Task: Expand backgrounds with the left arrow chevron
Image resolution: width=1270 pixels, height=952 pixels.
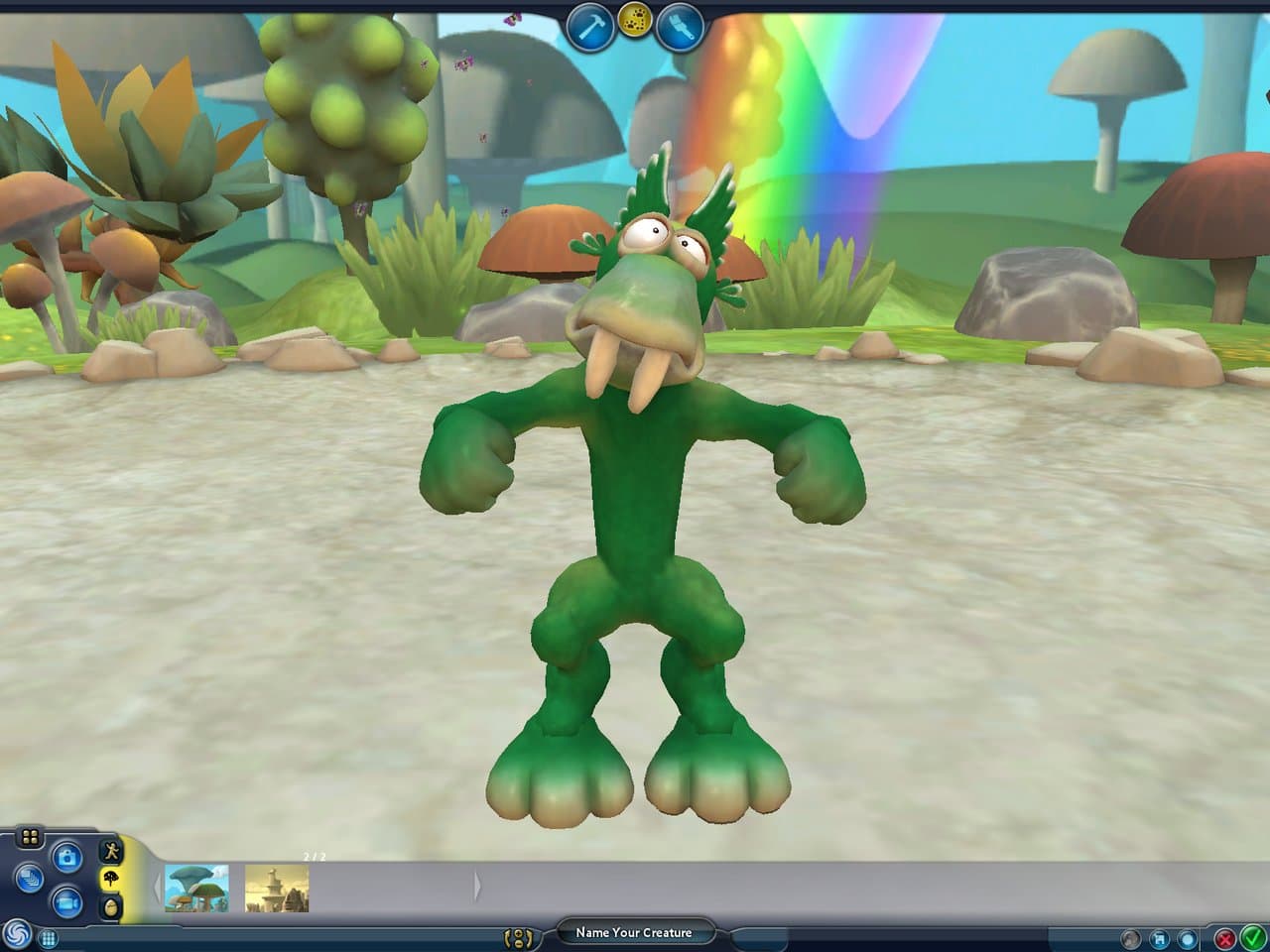Action: point(158,886)
